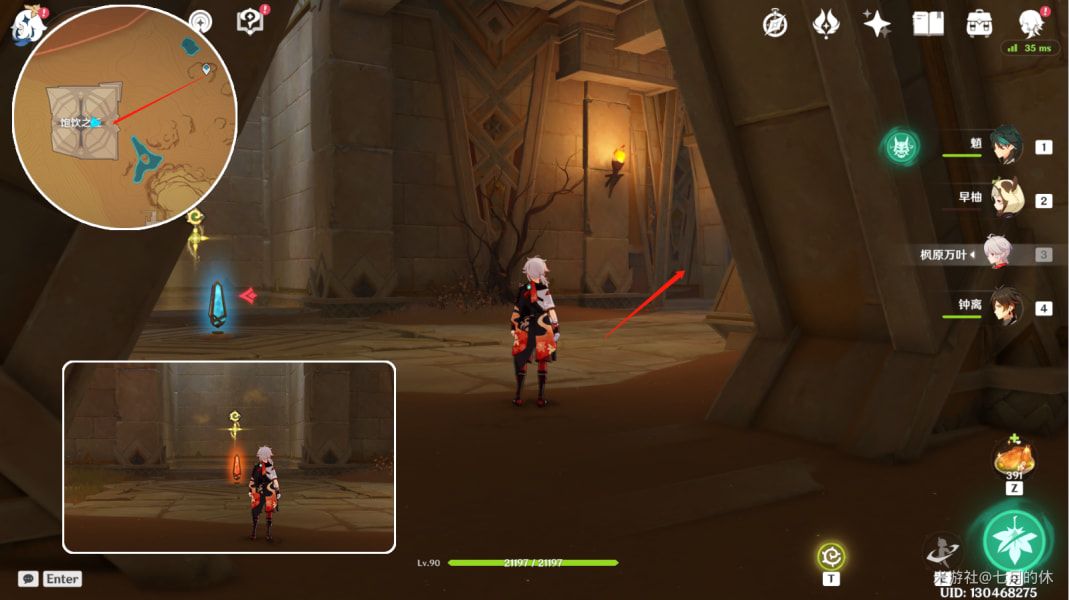Use the roast food quick item
The height and width of the screenshot is (600, 1069).
click(1014, 461)
